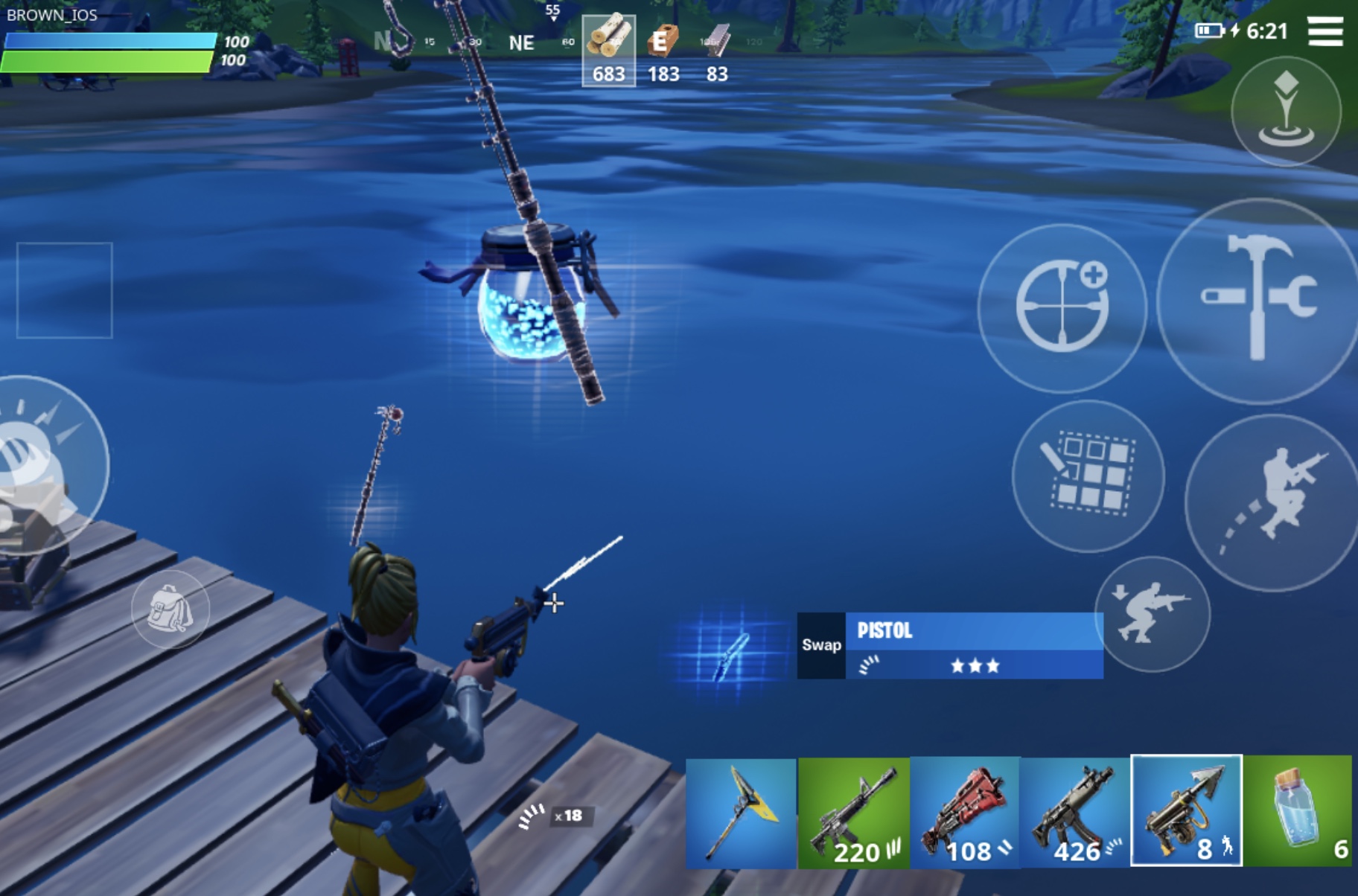Select the pickaxe harvesting tool slot

pyautogui.click(x=741, y=813)
